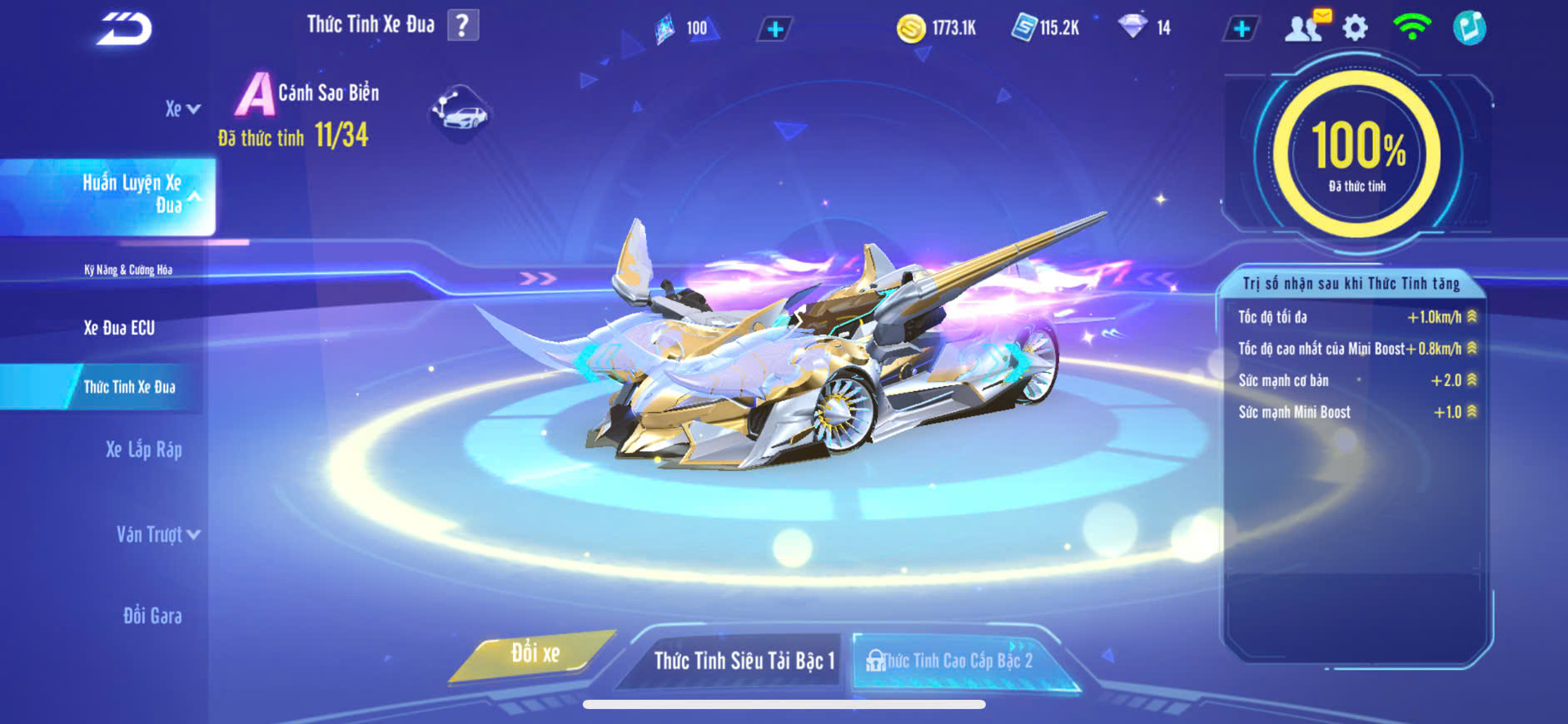Go back using the top-left arrow
1568x724 pixels.
click(124, 29)
